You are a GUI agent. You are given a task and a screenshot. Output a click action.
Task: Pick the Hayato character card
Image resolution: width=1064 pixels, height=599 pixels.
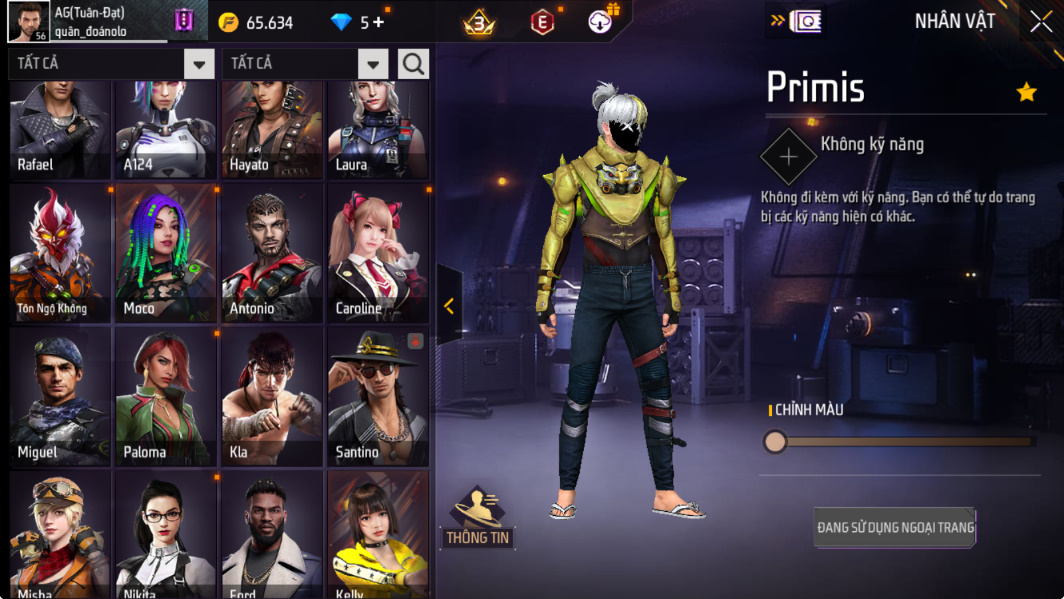[x=271, y=130]
